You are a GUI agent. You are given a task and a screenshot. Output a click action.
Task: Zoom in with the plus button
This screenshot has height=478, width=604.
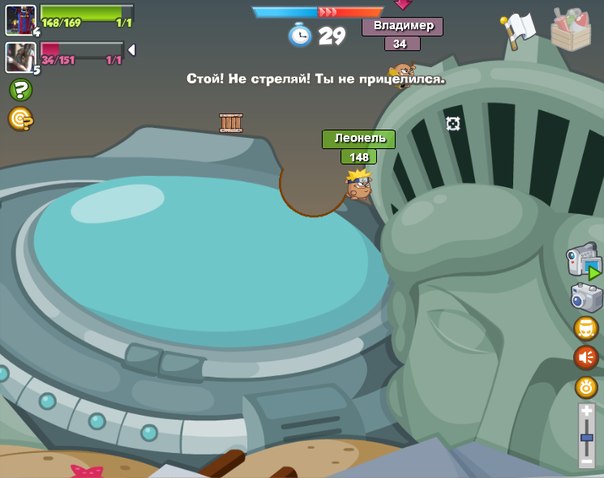point(587,411)
